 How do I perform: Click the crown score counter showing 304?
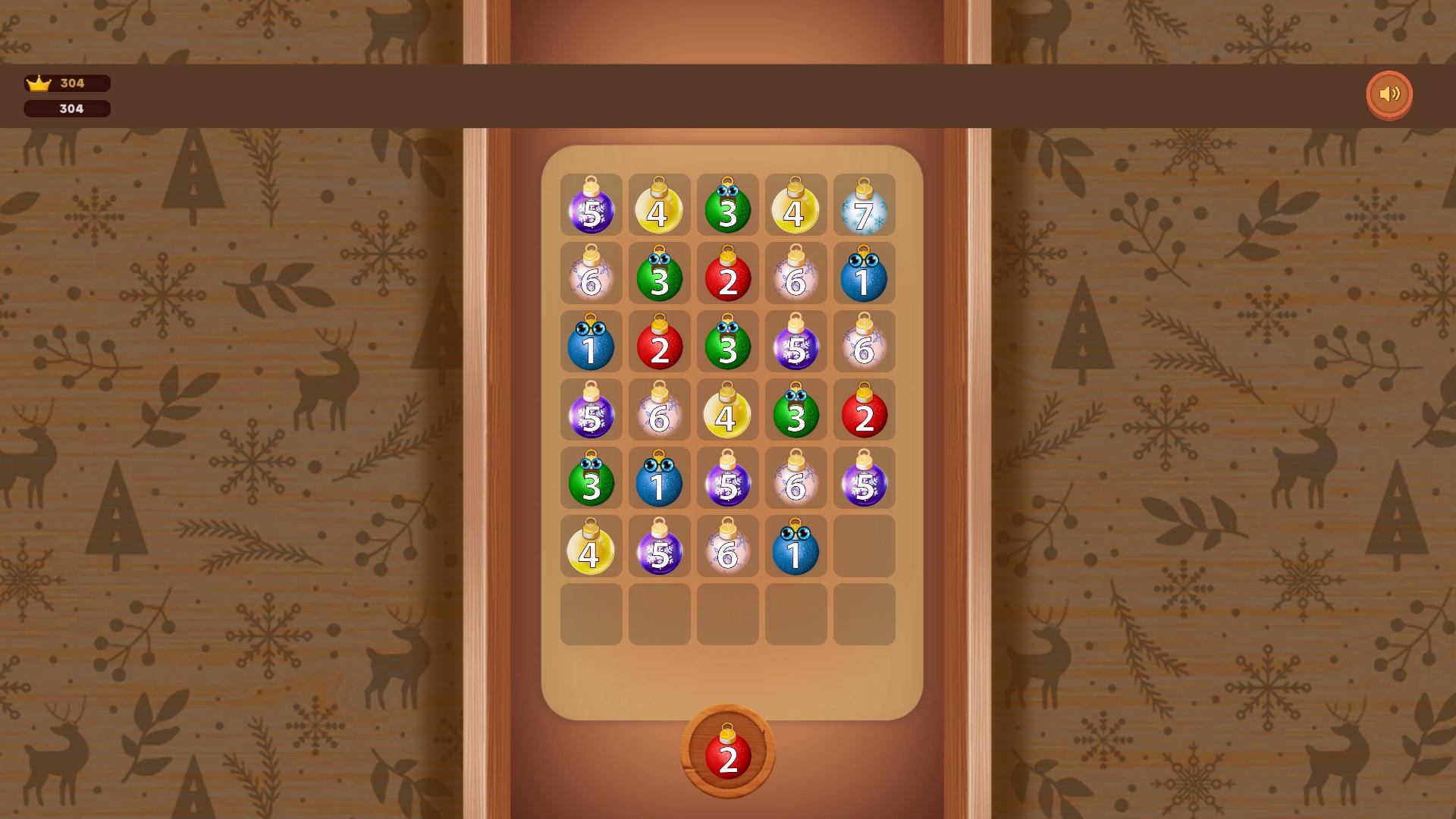point(67,83)
